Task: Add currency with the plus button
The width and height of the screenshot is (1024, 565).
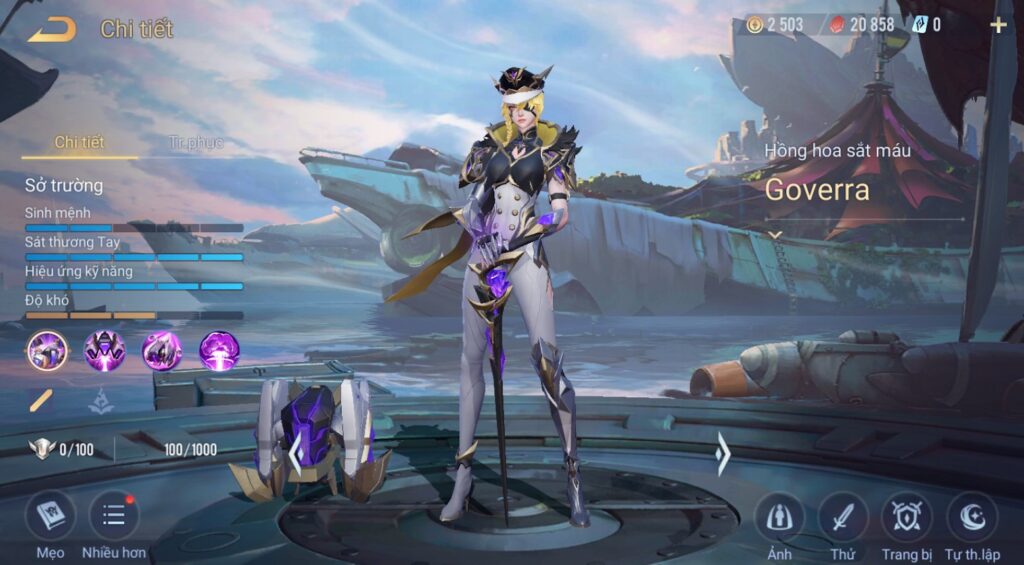Action: tap(998, 25)
